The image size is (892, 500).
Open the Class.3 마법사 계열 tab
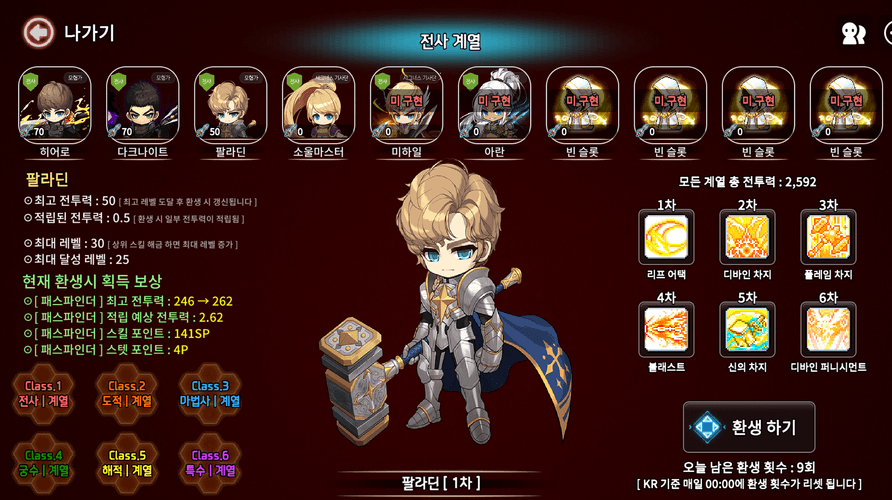(211, 393)
